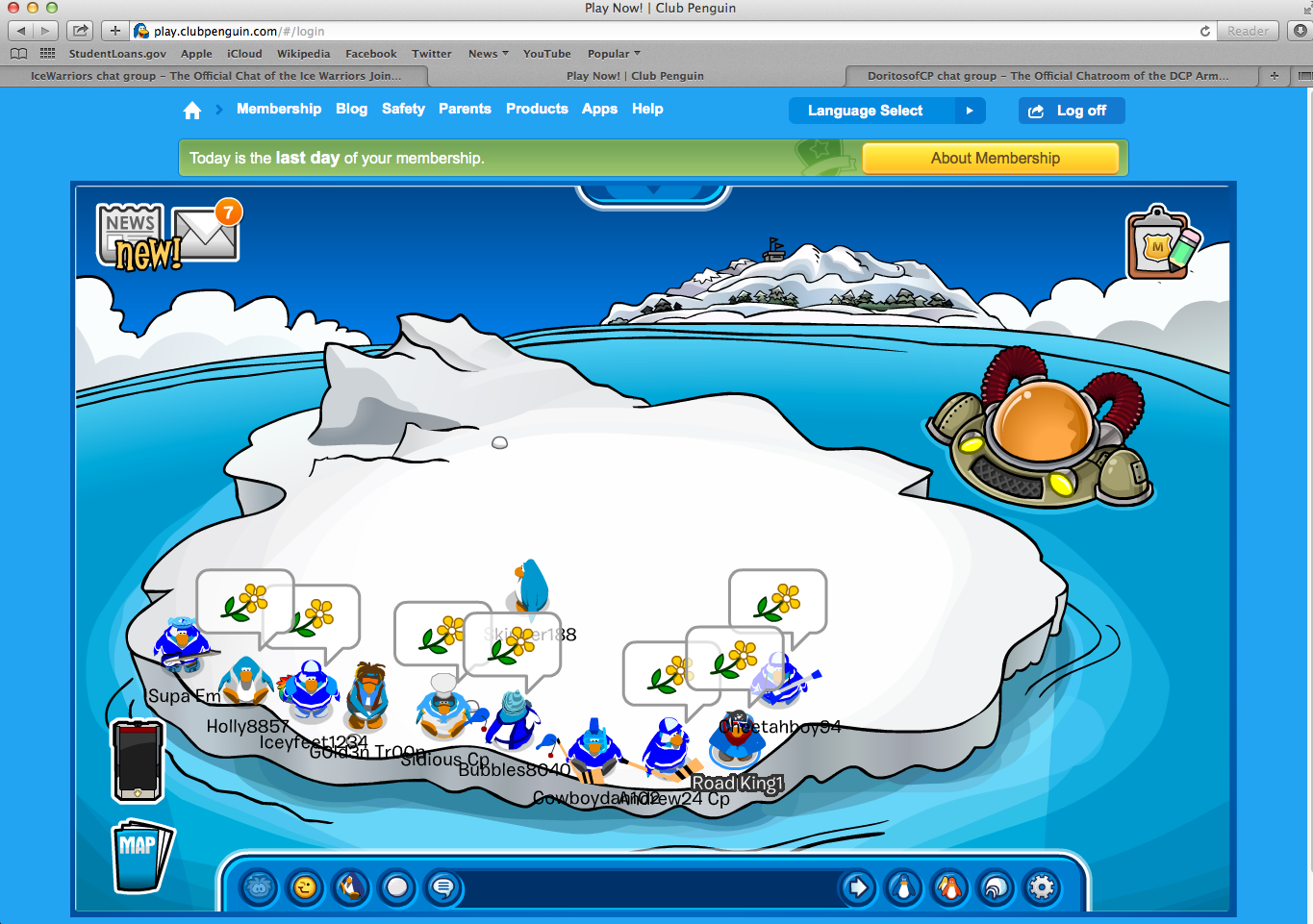The height and width of the screenshot is (924, 1313).
Task: Open the Map
Action: click(x=140, y=855)
